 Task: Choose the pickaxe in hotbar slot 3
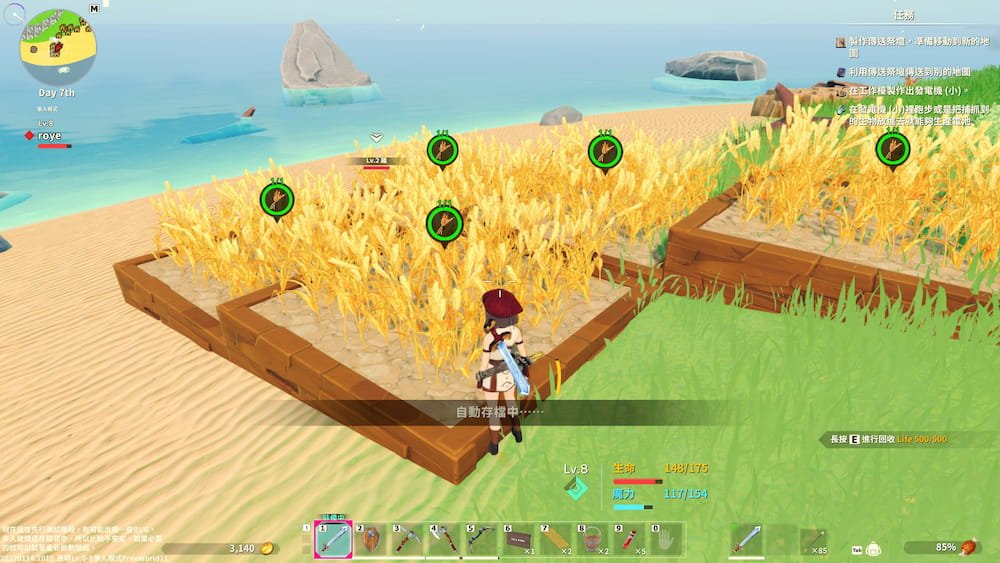click(x=408, y=540)
